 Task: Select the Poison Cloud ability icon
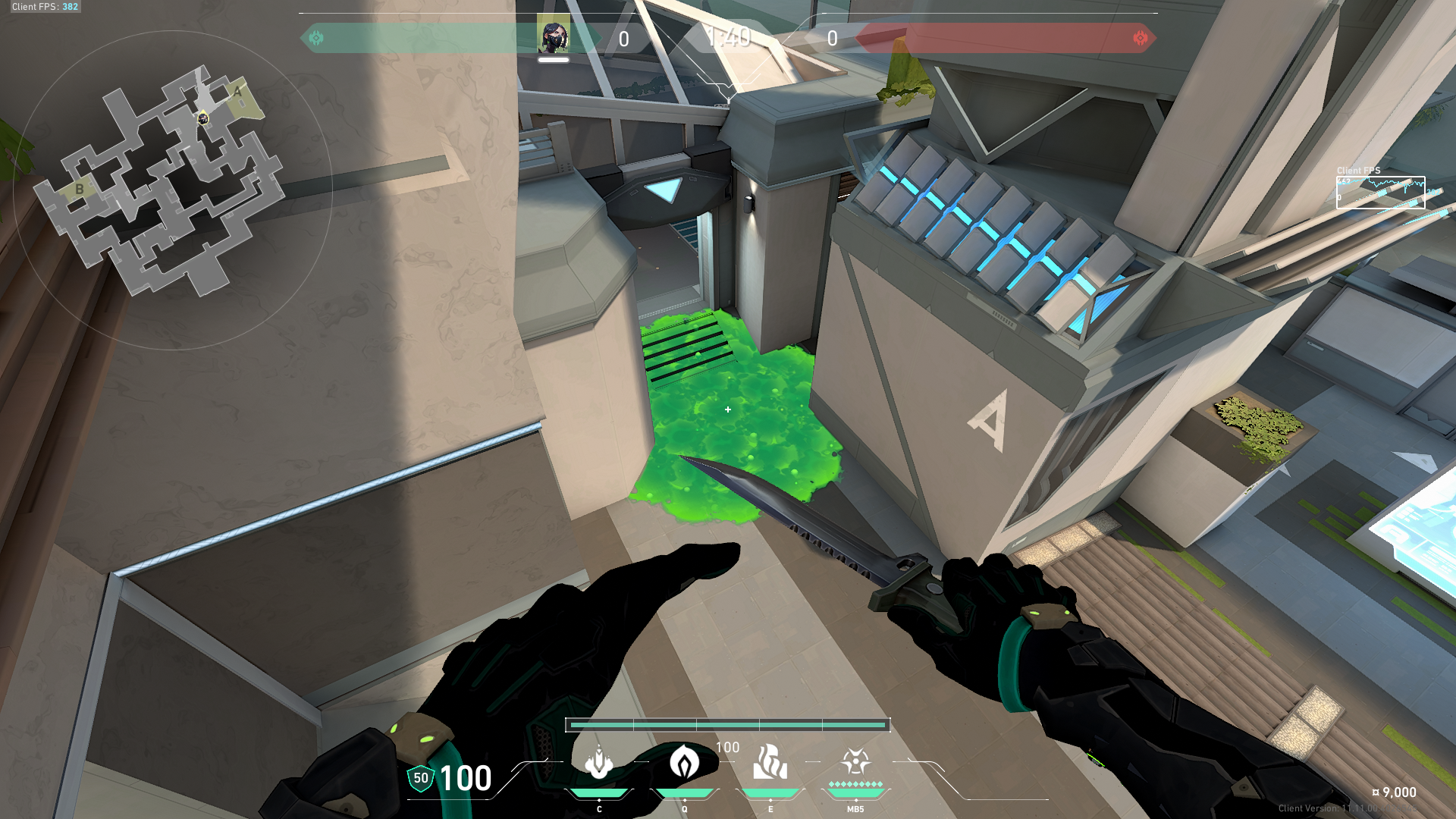click(x=684, y=763)
